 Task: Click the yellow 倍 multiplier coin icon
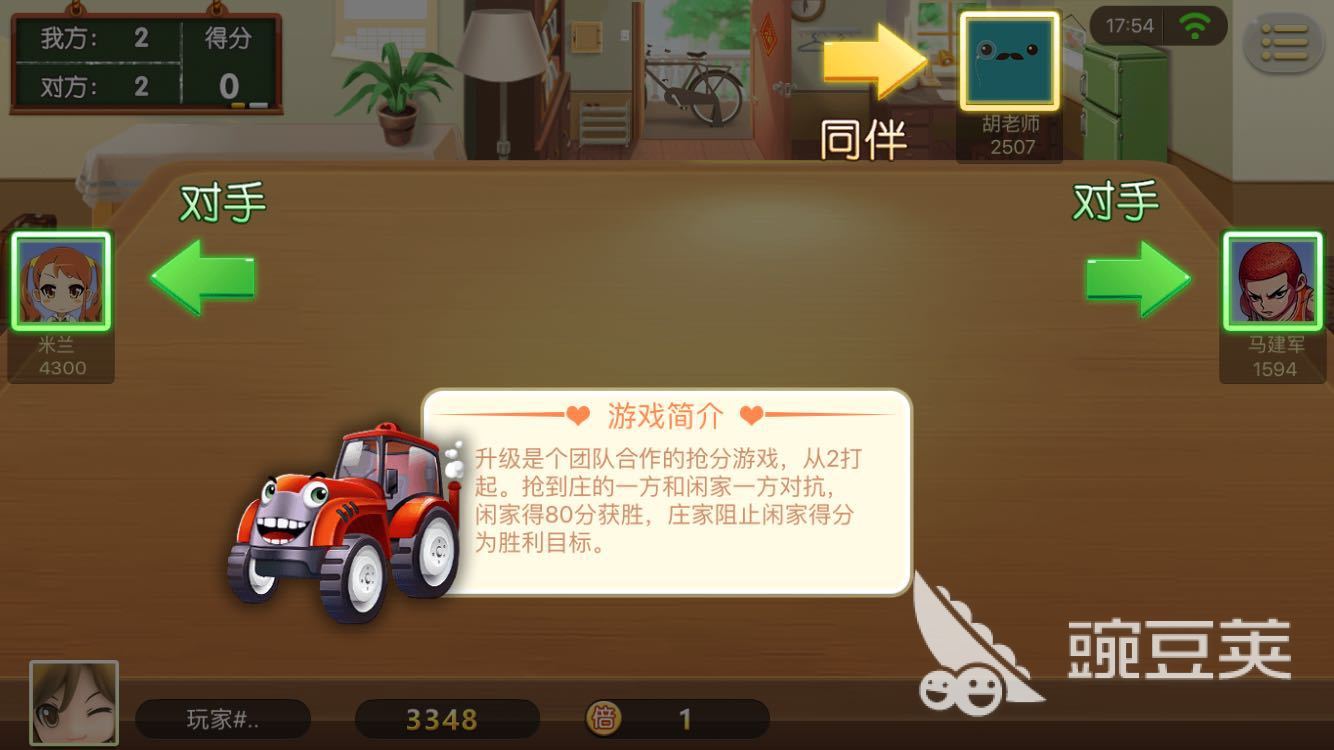pos(603,719)
